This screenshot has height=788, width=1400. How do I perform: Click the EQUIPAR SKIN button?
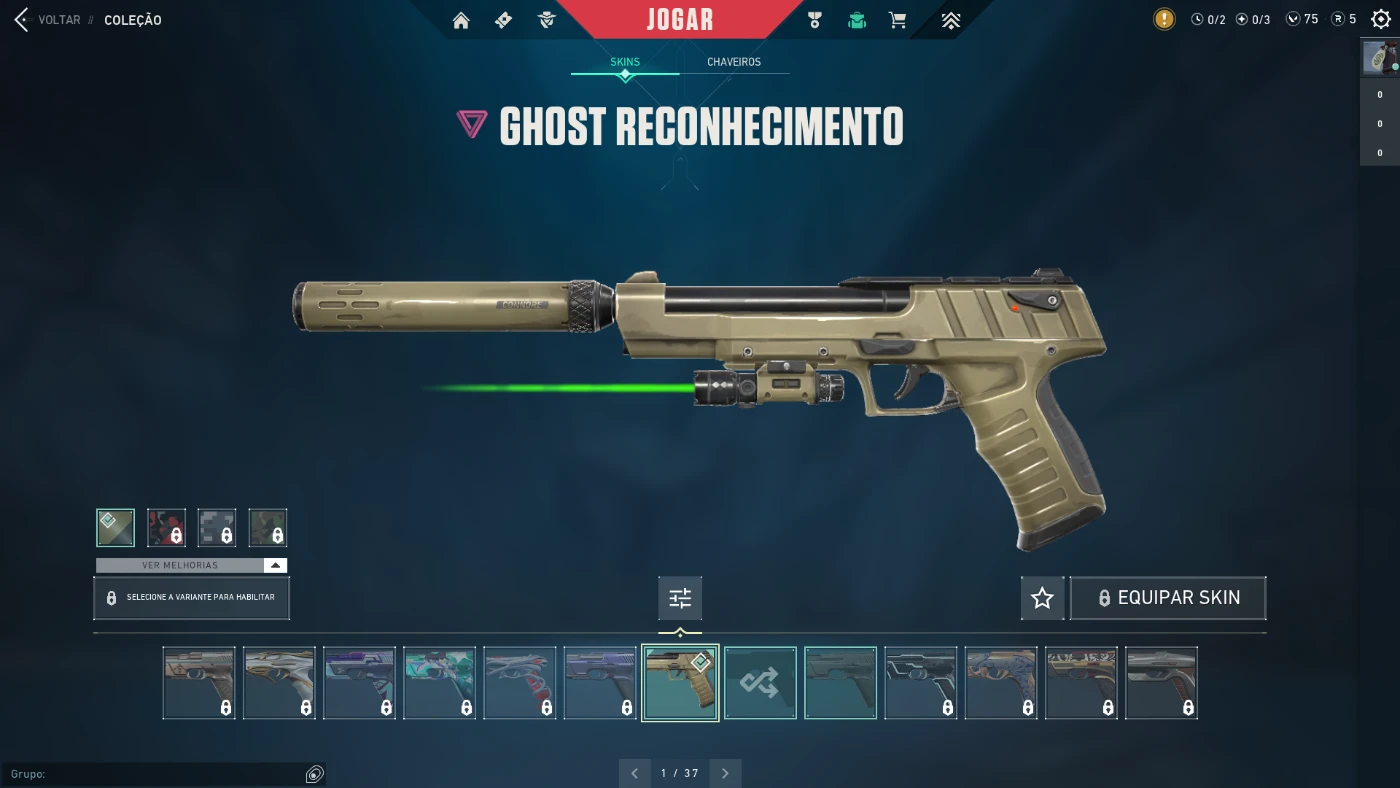pyautogui.click(x=1168, y=598)
